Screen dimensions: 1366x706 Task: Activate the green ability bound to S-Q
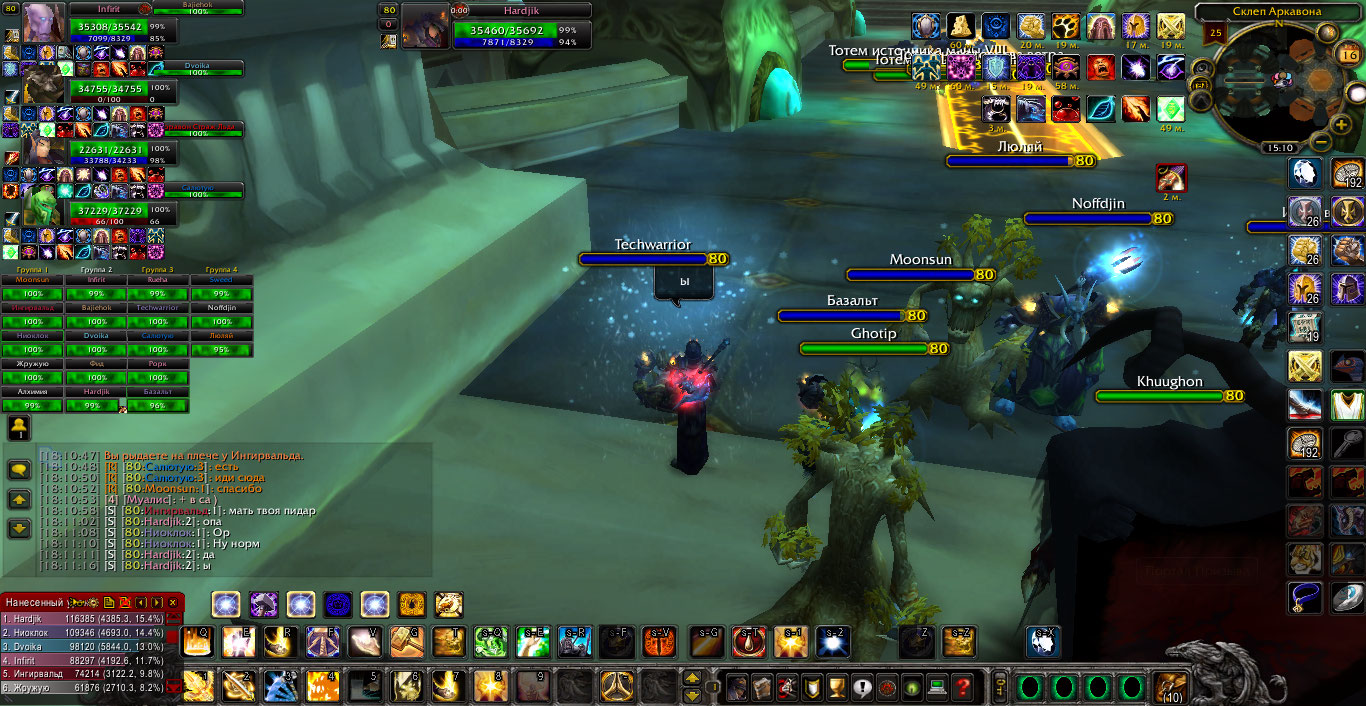tap(490, 641)
